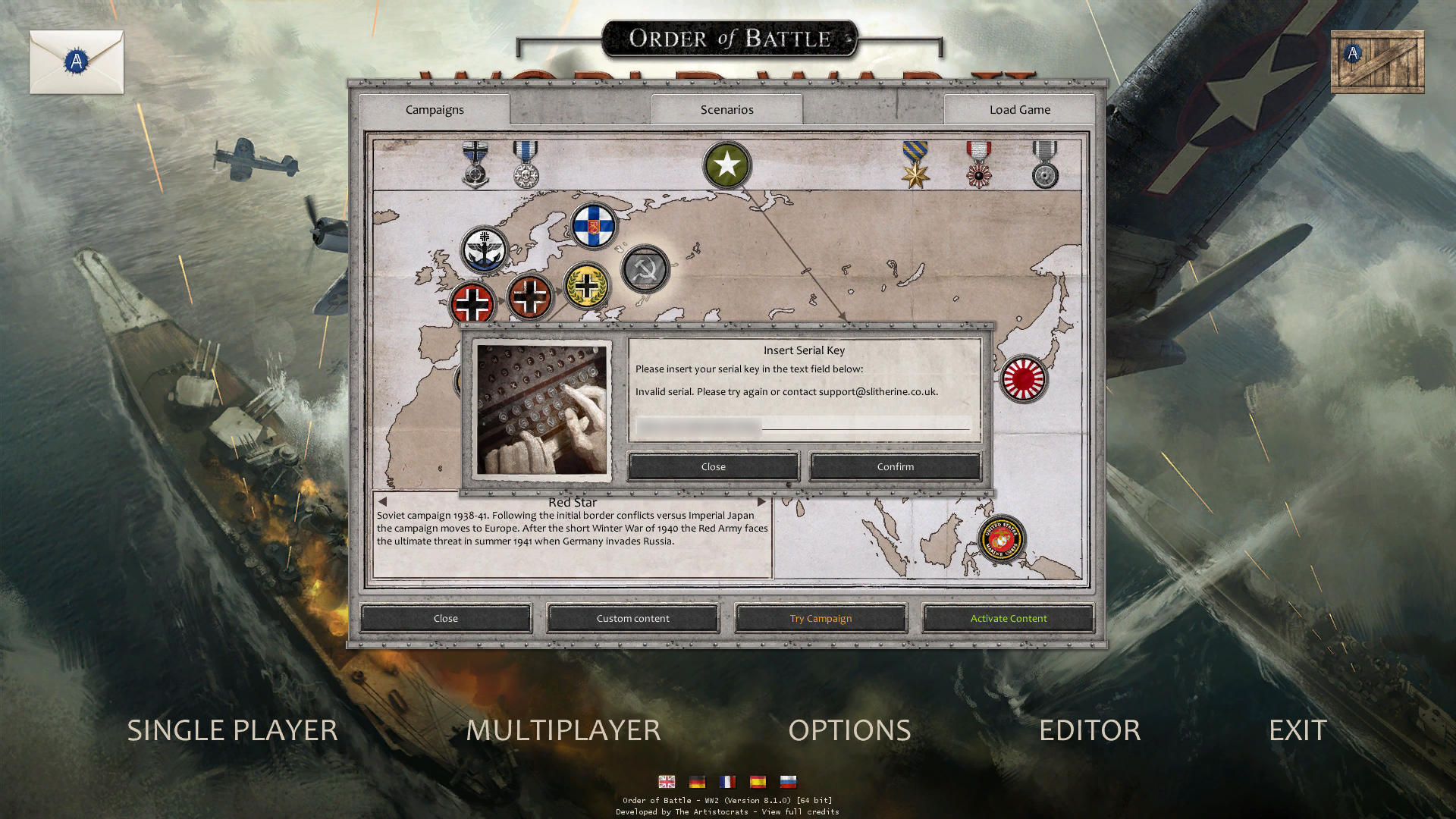Pick the Finnish campaign emblem
This screenshot has width=1456, height=819.
tap(593, 225)
